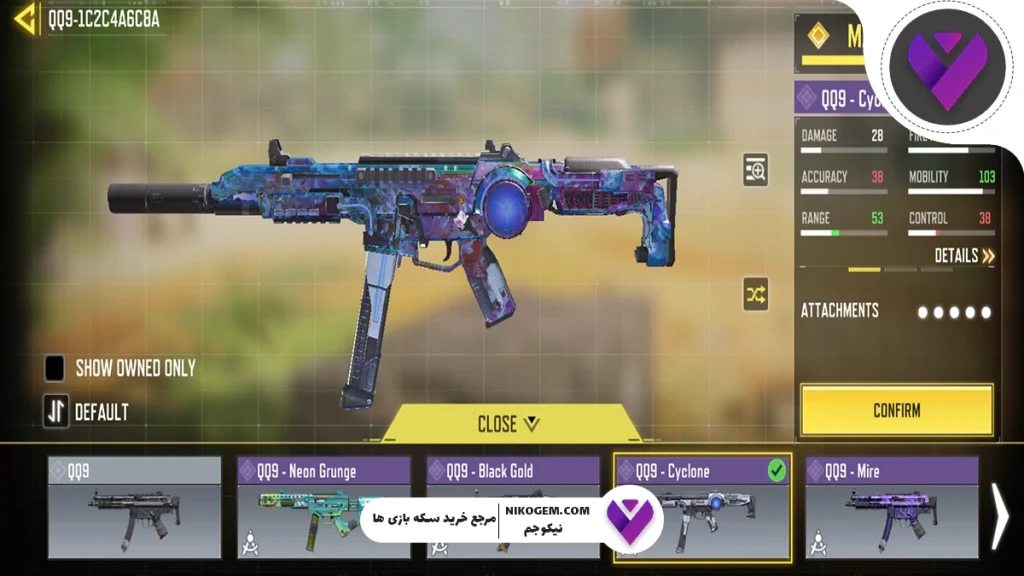Open the NIKOGEM.COM banner link
The image size is (1024, 576).
point(510,520)
